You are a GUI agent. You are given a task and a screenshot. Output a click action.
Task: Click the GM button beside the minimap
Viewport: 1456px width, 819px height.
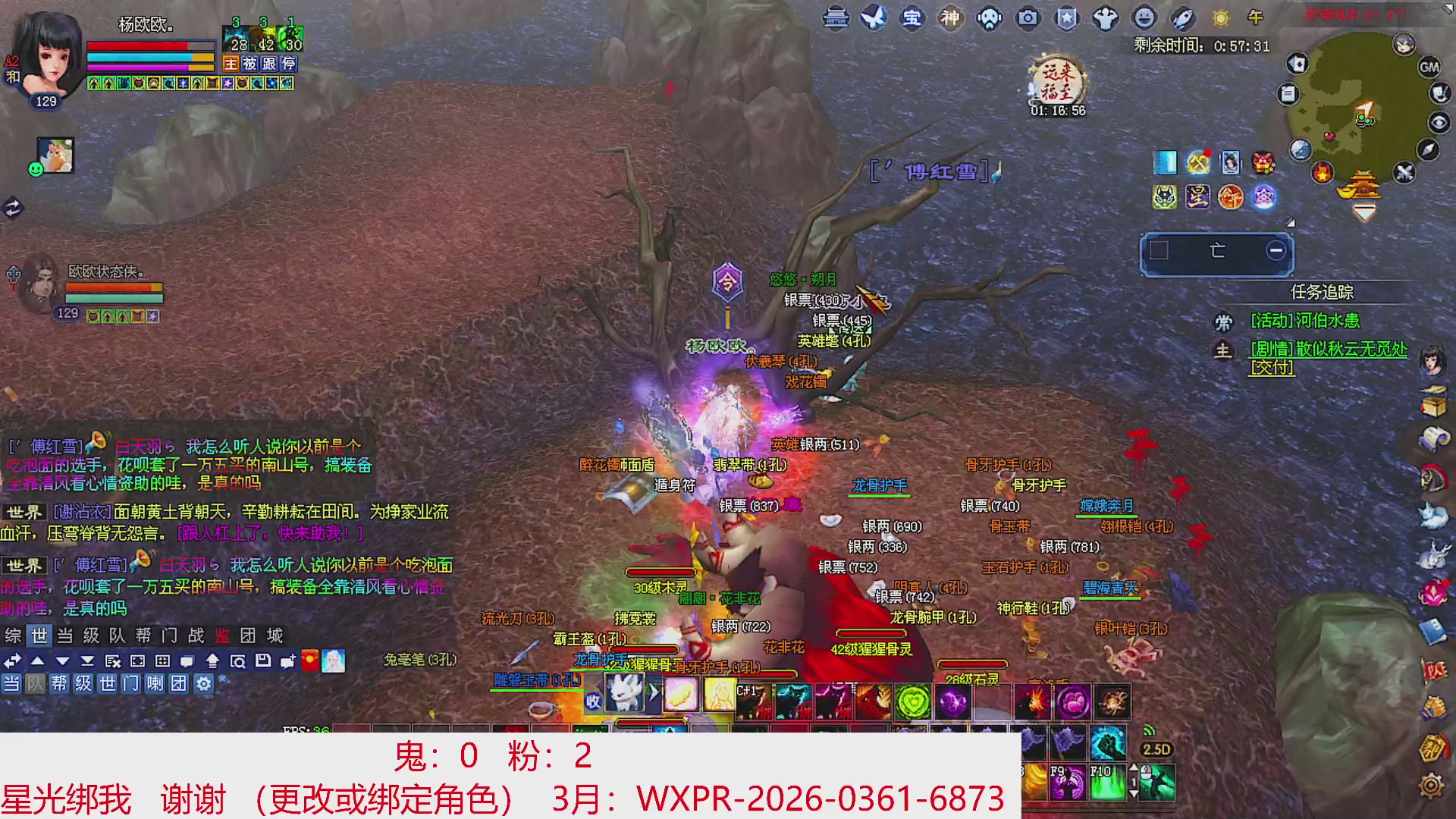[x=1430, y=67]
